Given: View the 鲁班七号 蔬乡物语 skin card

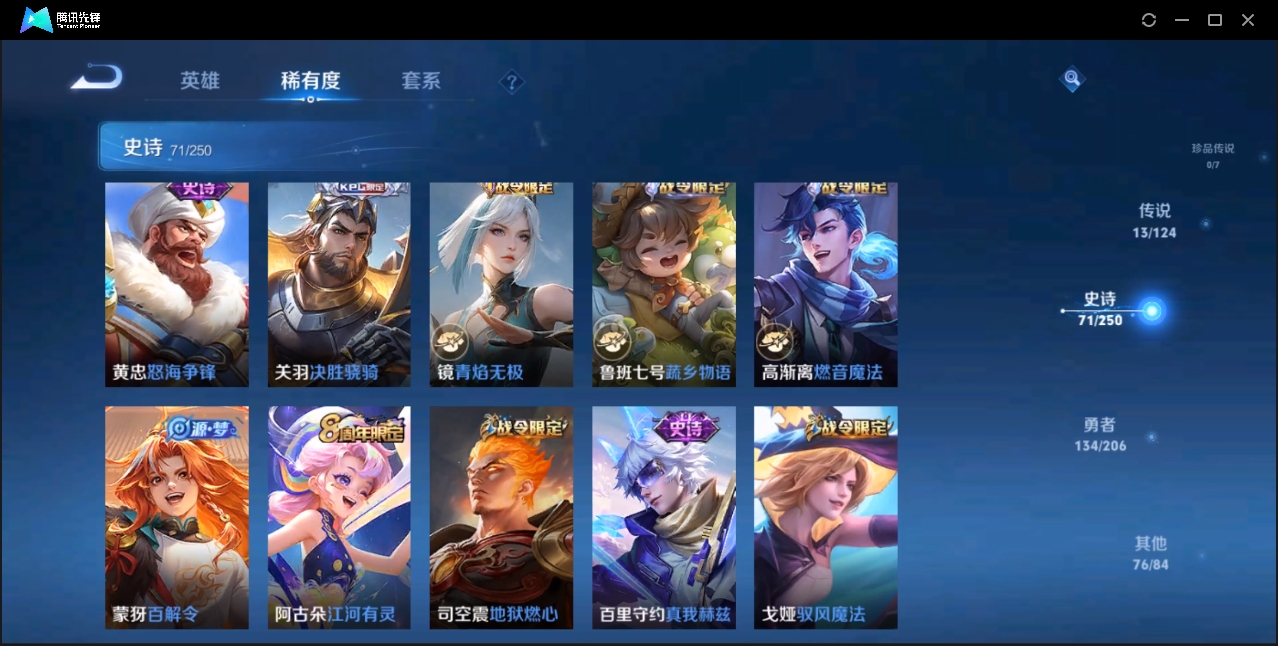Looking at the screenshot, I should click(664, 284).
